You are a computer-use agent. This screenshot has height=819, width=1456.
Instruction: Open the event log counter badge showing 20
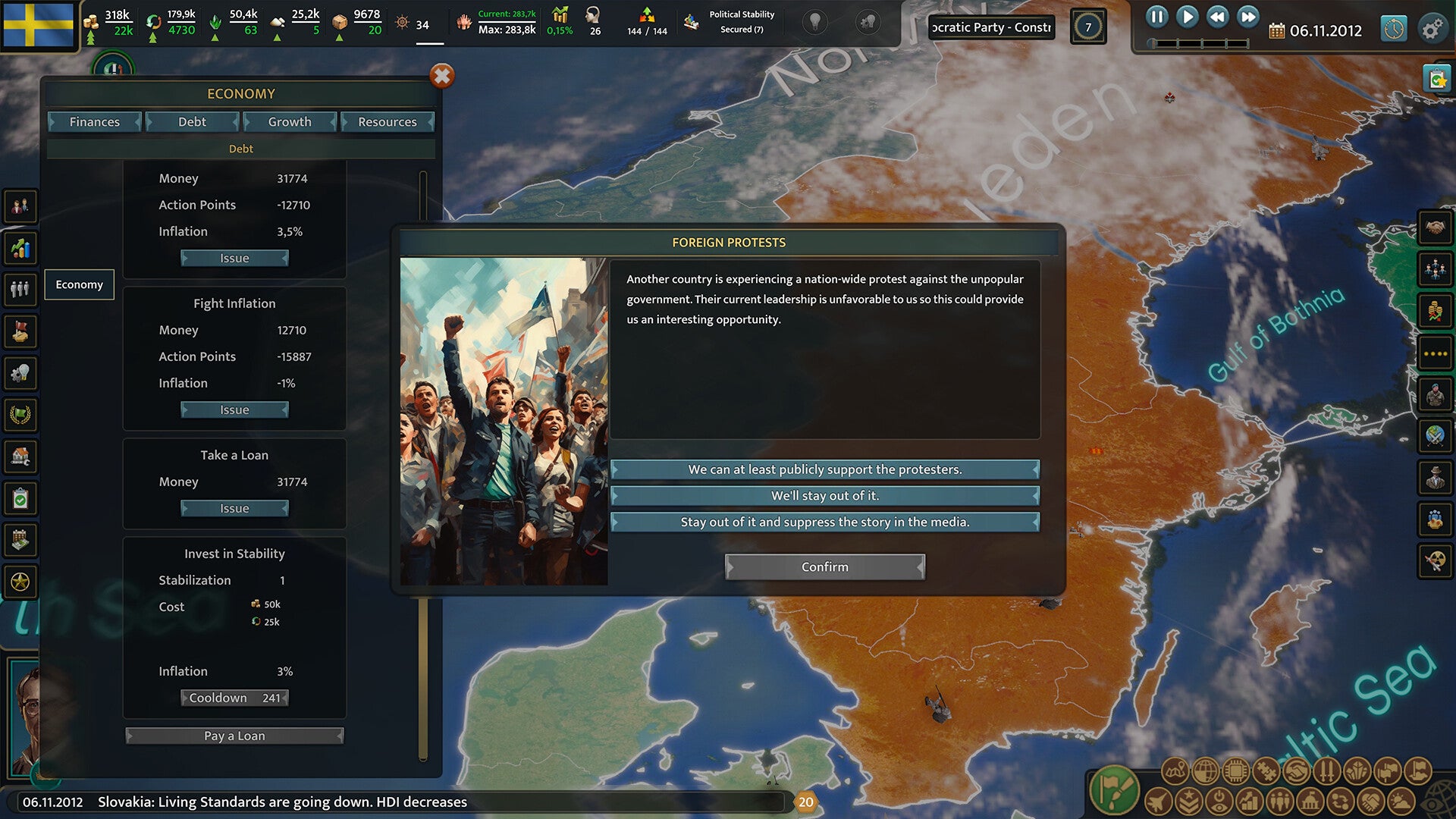click(805, 802)
